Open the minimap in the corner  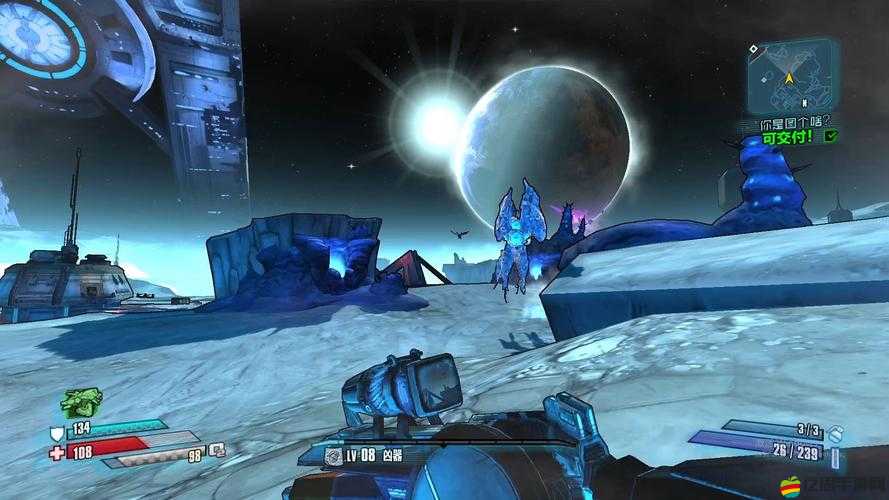[x=792, y=75]
